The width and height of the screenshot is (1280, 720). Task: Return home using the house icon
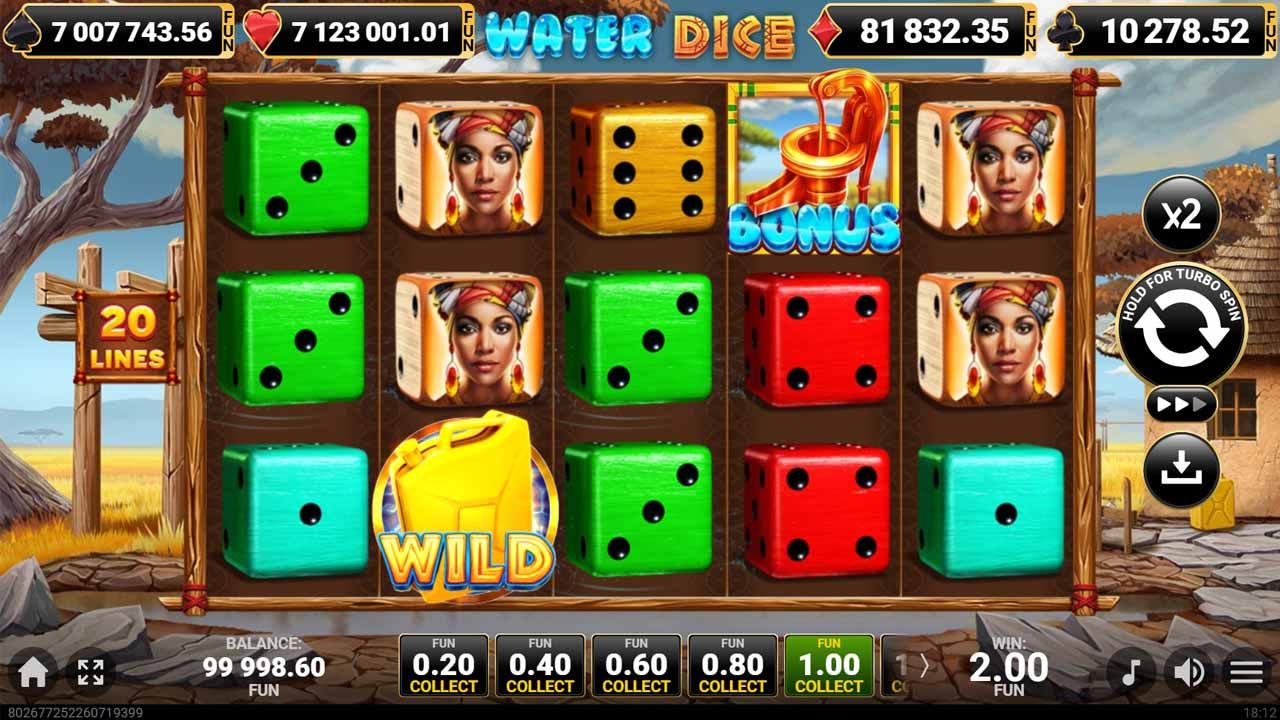coord(32,668)
